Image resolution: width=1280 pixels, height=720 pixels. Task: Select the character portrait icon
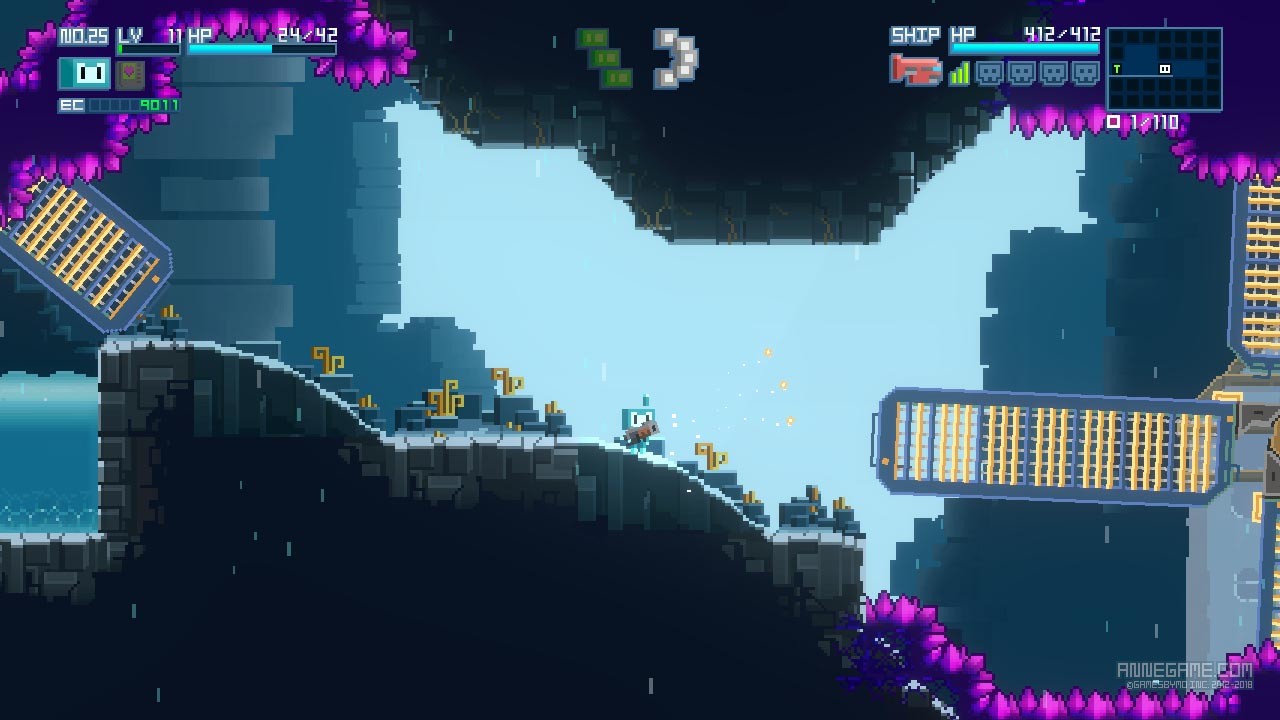(x=84, y=73)
